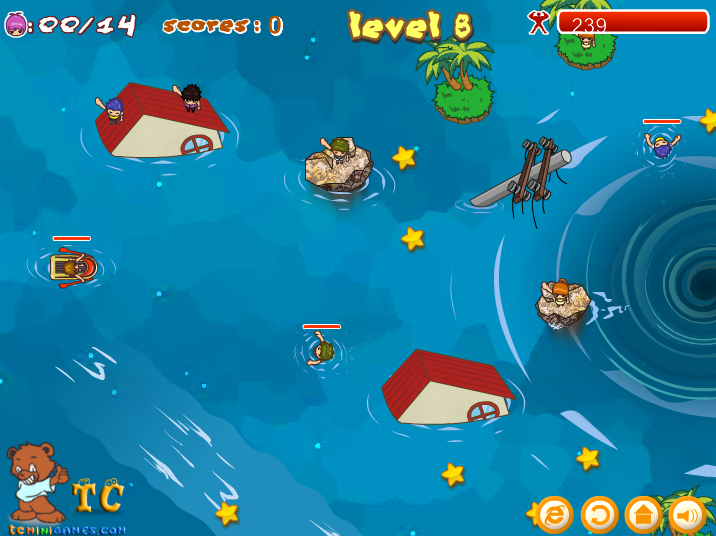Return to the home menu
The width and height of the screenshot is (716, 536).
click(643, 515)
